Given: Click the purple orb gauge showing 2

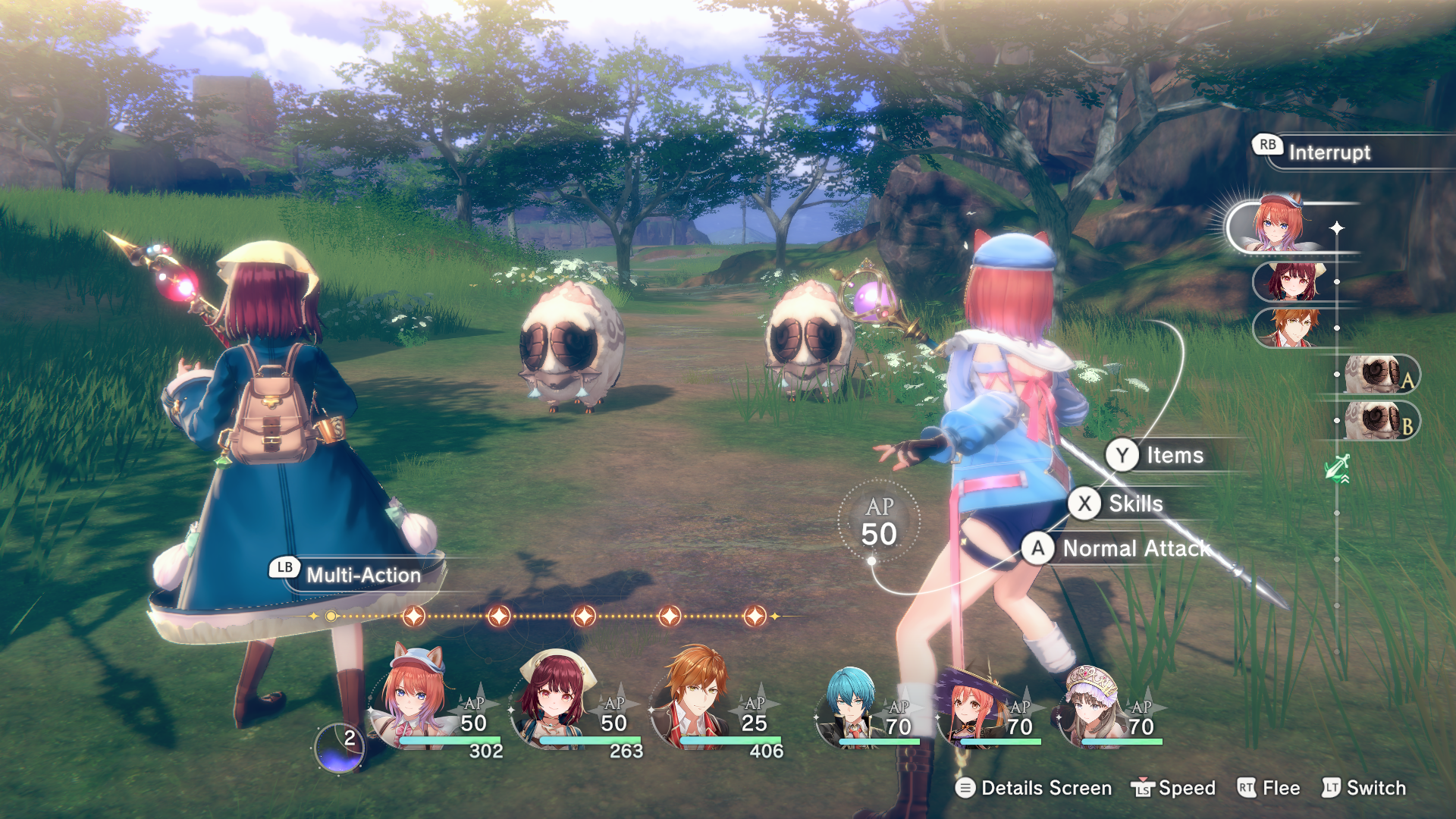Looking at the screenshot, I should click(x=339, y=747).
